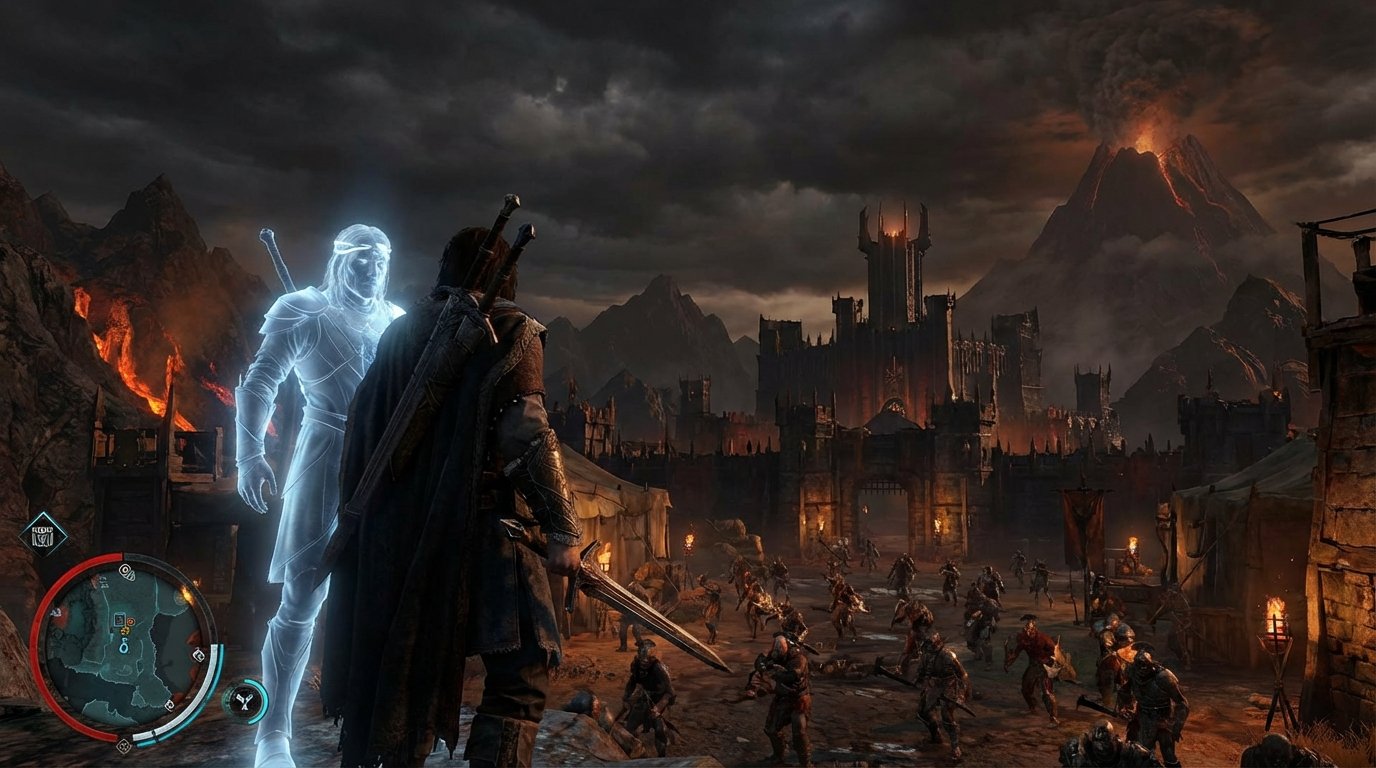The height and width of the screenshot is (768, 1376).
Task: Click the rune marker on the minimap's right rim
Action: pos(199,654)
